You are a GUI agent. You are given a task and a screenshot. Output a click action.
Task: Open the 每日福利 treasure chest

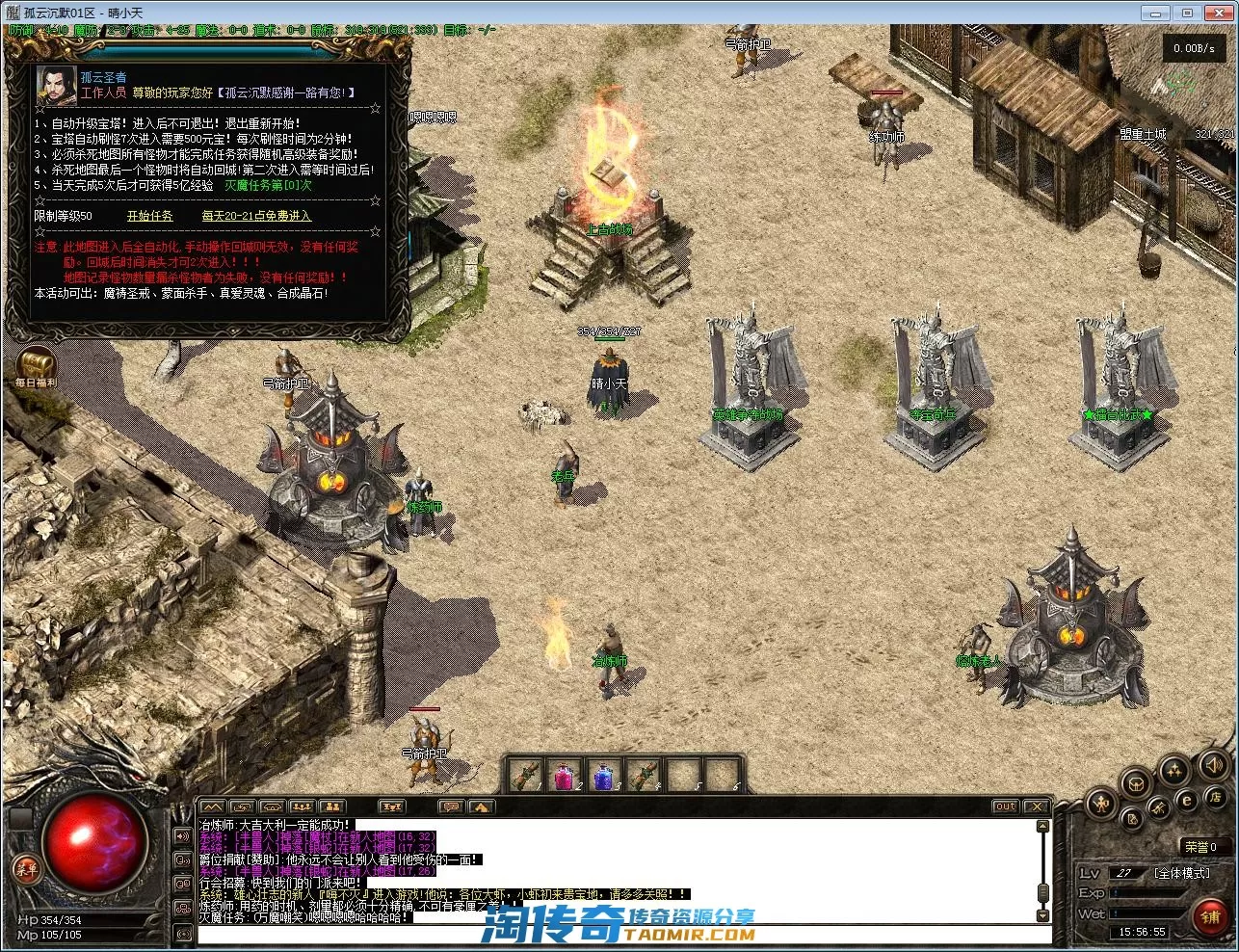(x=36, y=366)
